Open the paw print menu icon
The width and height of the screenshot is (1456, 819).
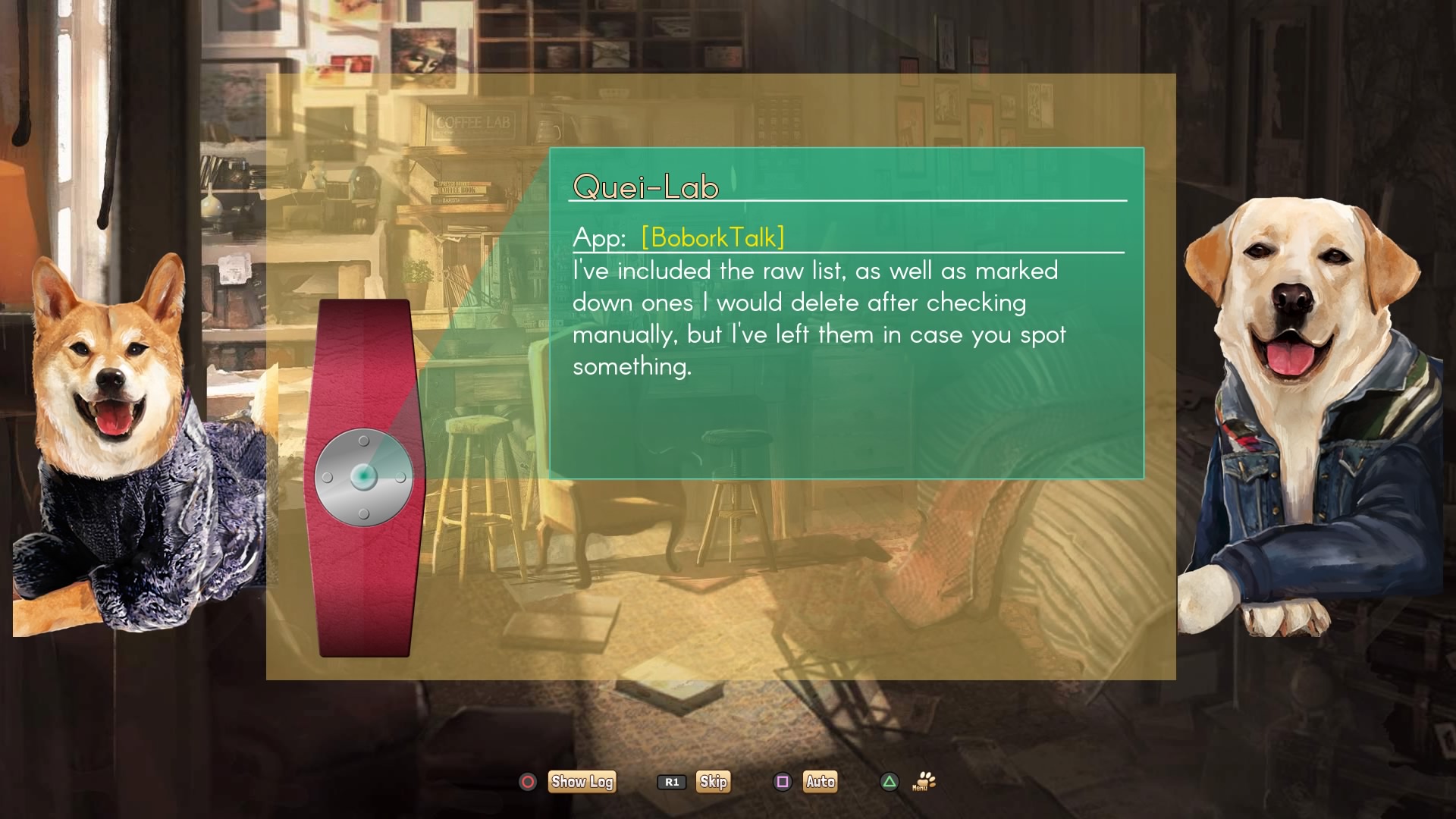pyautogui.click(x=924, y=782)
